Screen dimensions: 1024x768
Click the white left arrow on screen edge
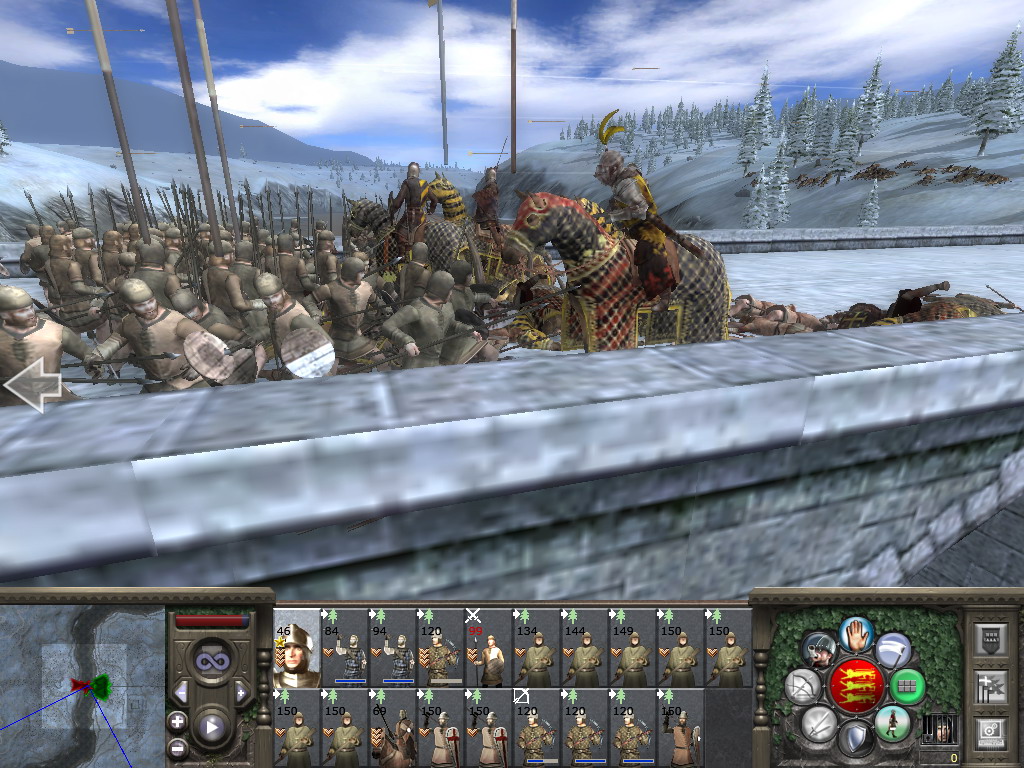click(x=32, y=385)
